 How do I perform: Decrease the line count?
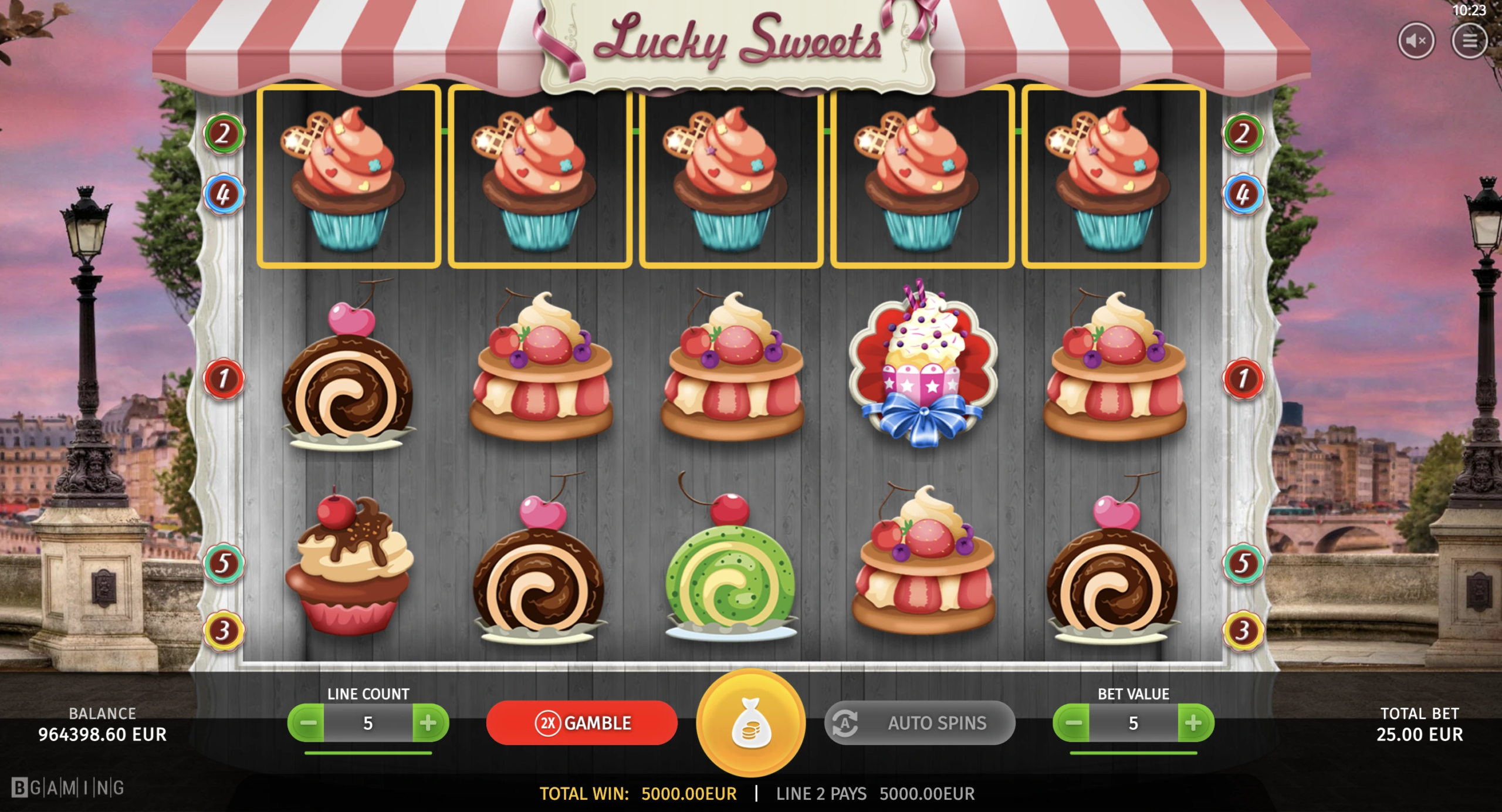(307, 723)
